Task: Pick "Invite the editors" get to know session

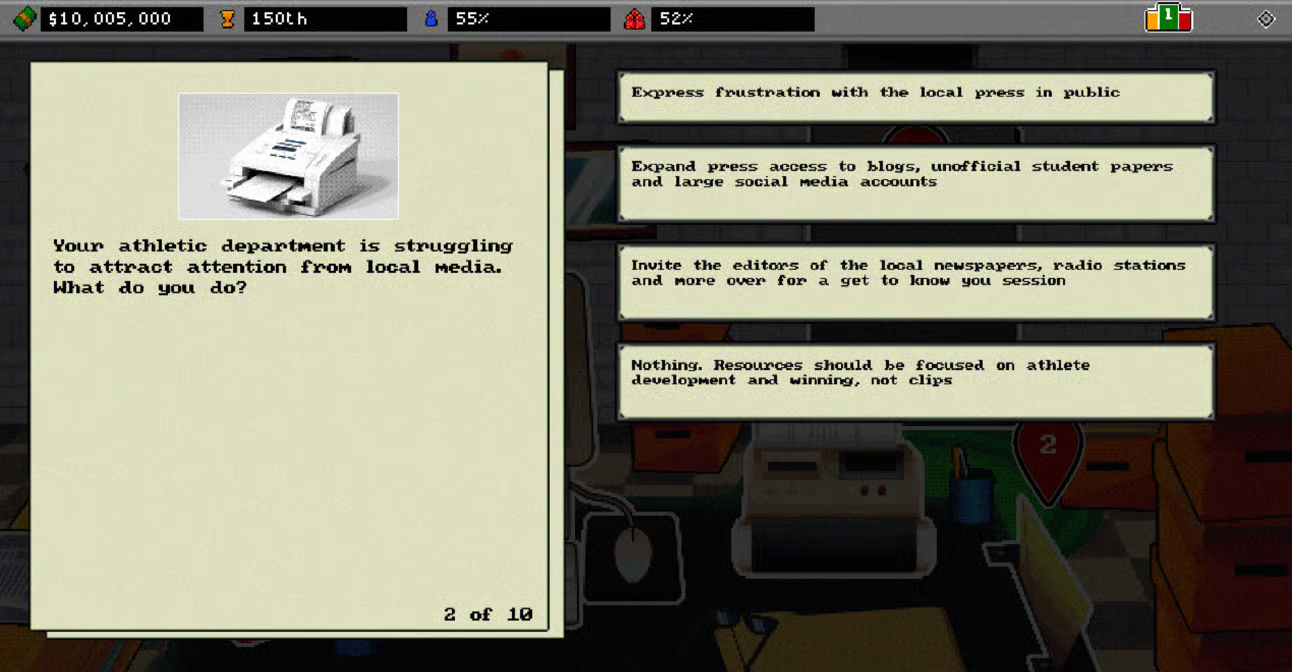Action: click(x=915, y=282)
